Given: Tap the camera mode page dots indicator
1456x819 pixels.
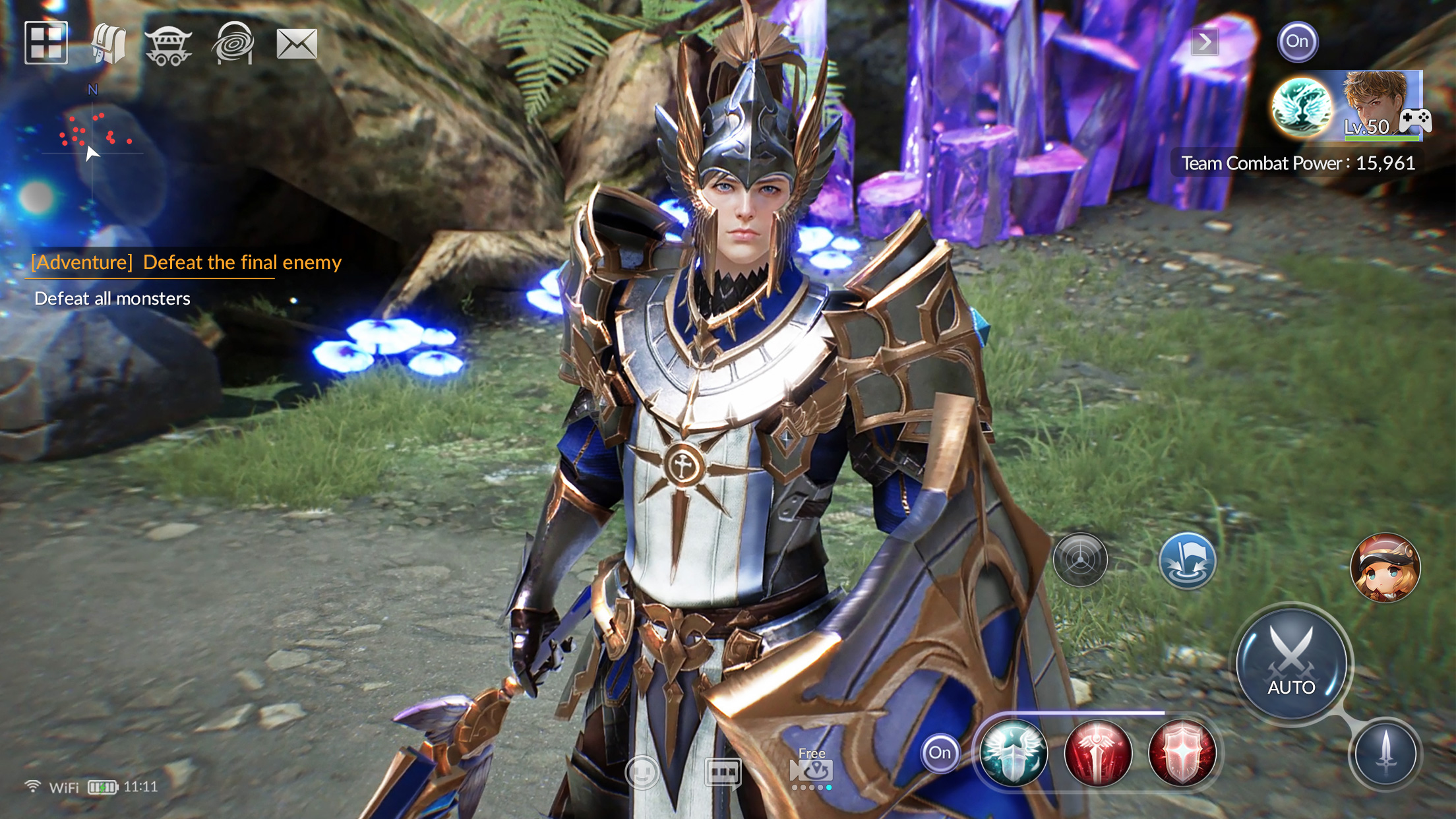Looking at the screenshot, I should click(x=813, y=788).
